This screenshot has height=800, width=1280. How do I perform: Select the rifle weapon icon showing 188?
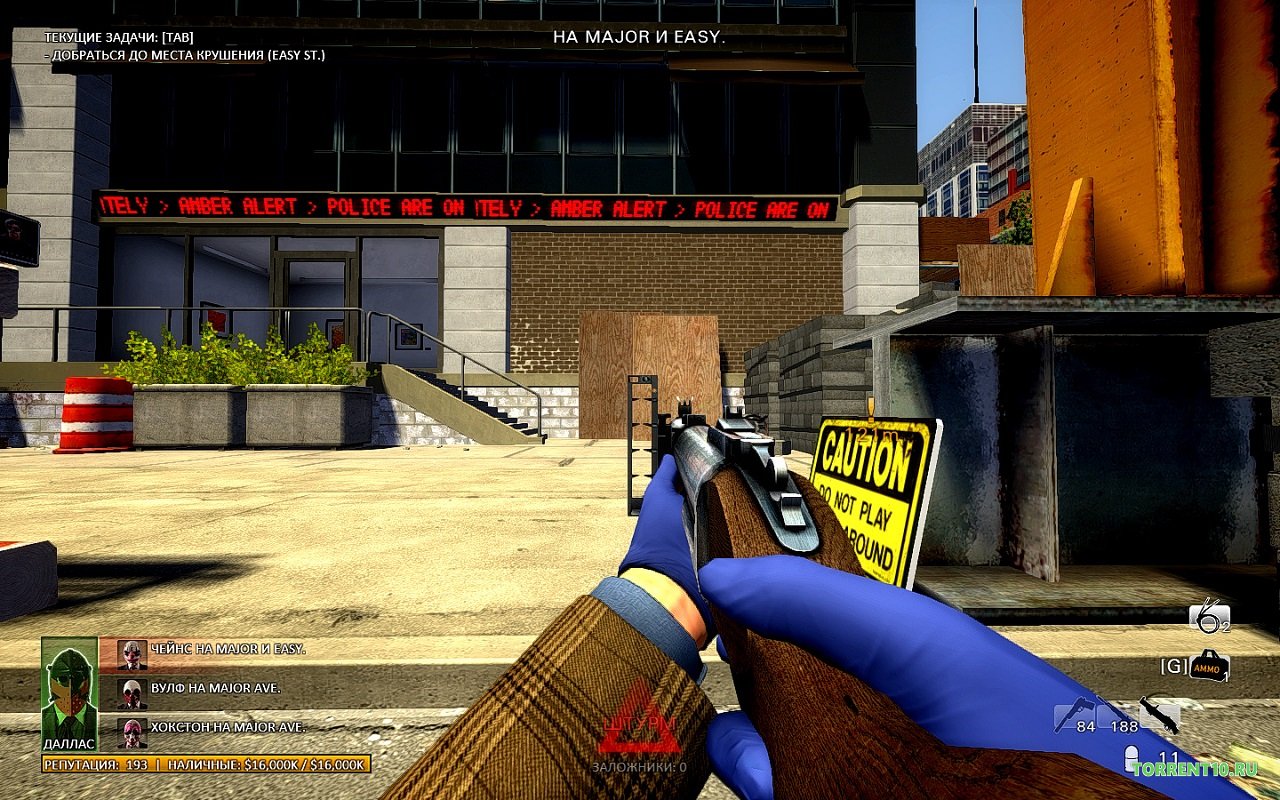pyautogui.click(x=1115, y=714)
